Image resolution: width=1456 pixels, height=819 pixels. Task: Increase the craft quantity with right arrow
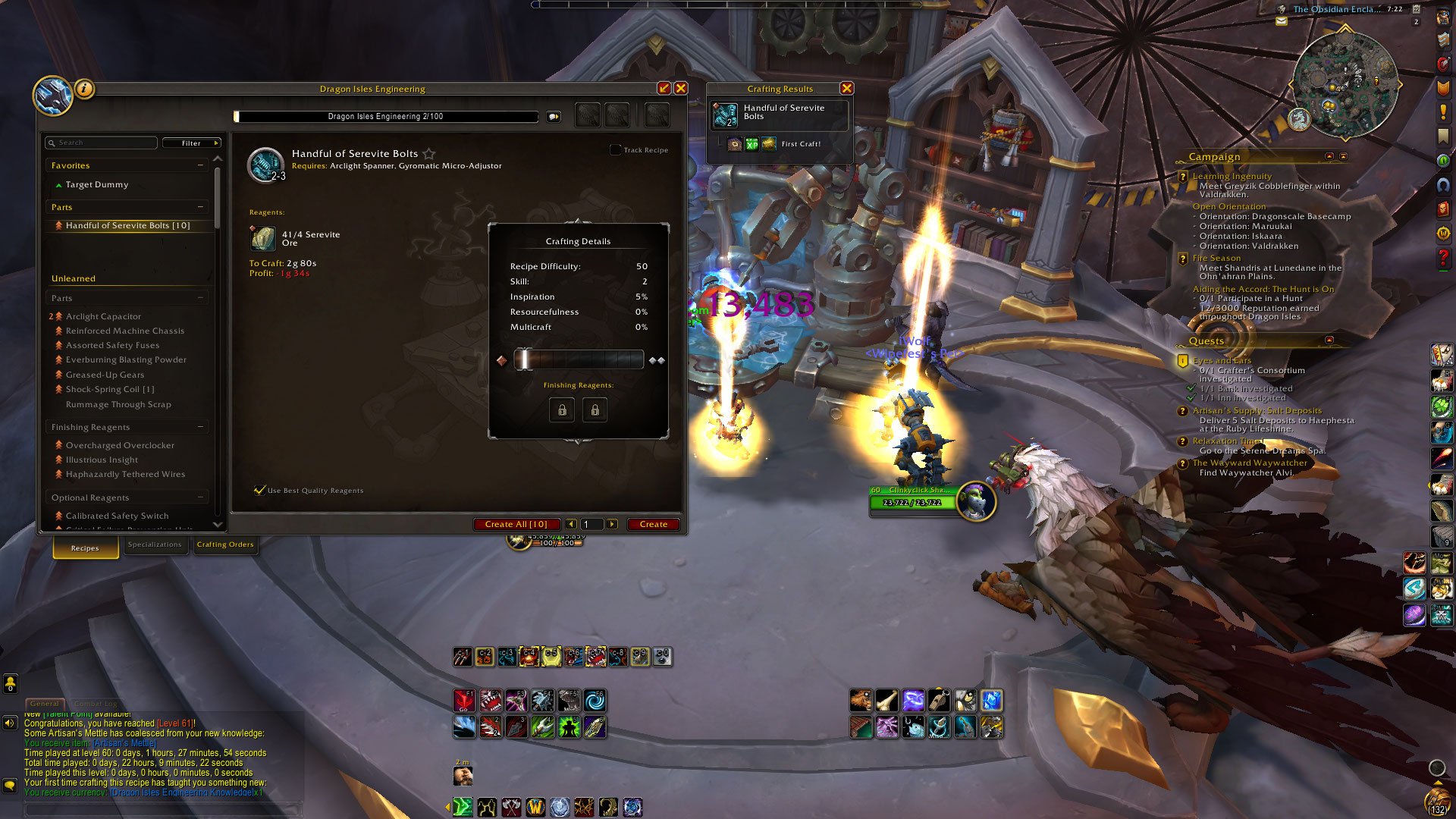tap(612, 524)
